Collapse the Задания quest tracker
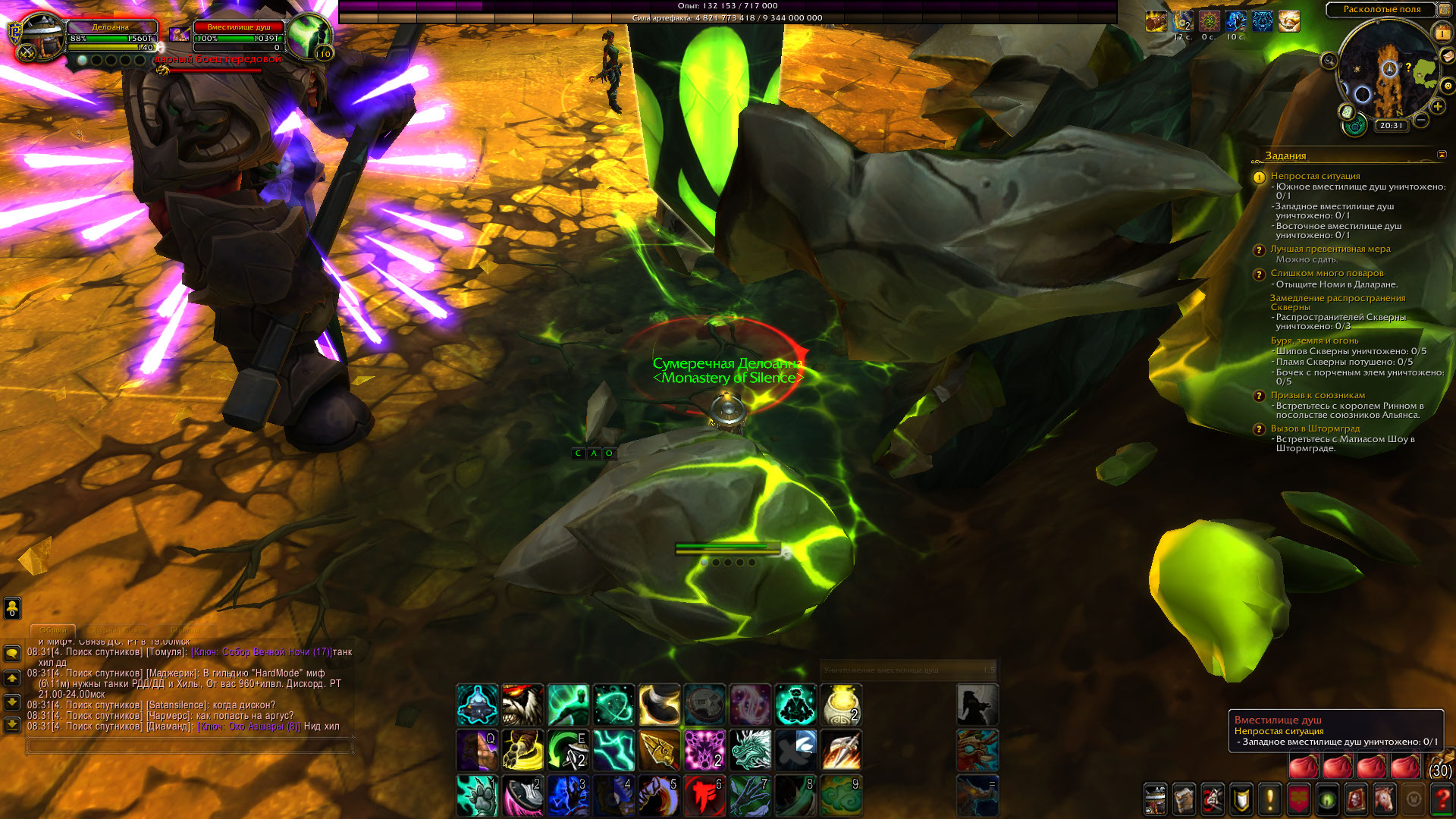This screenshot has height=819, width=1456. [1442, 155]
